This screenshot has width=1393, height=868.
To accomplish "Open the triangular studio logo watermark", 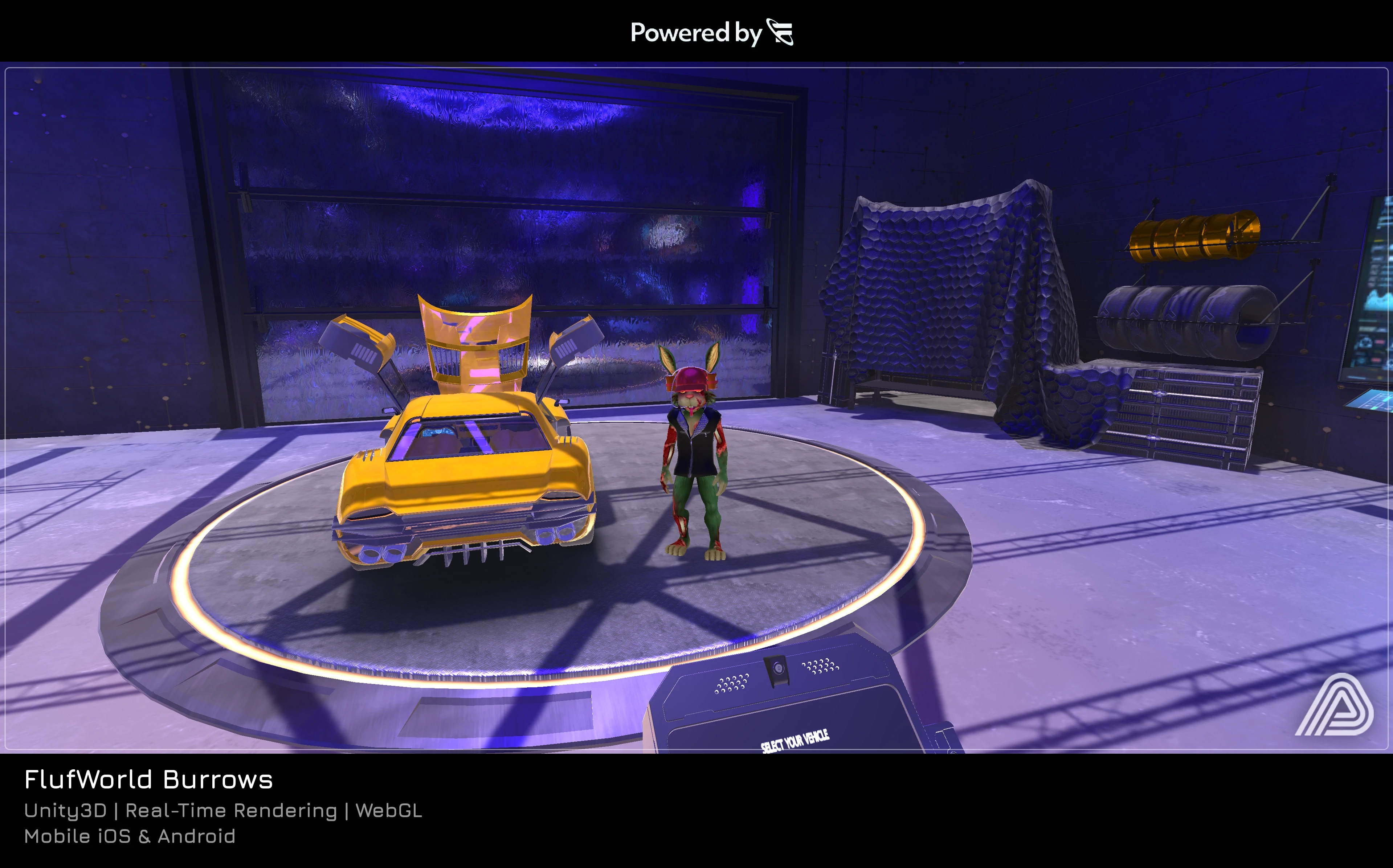I will pyautogui.click(x=1333, y=705).
